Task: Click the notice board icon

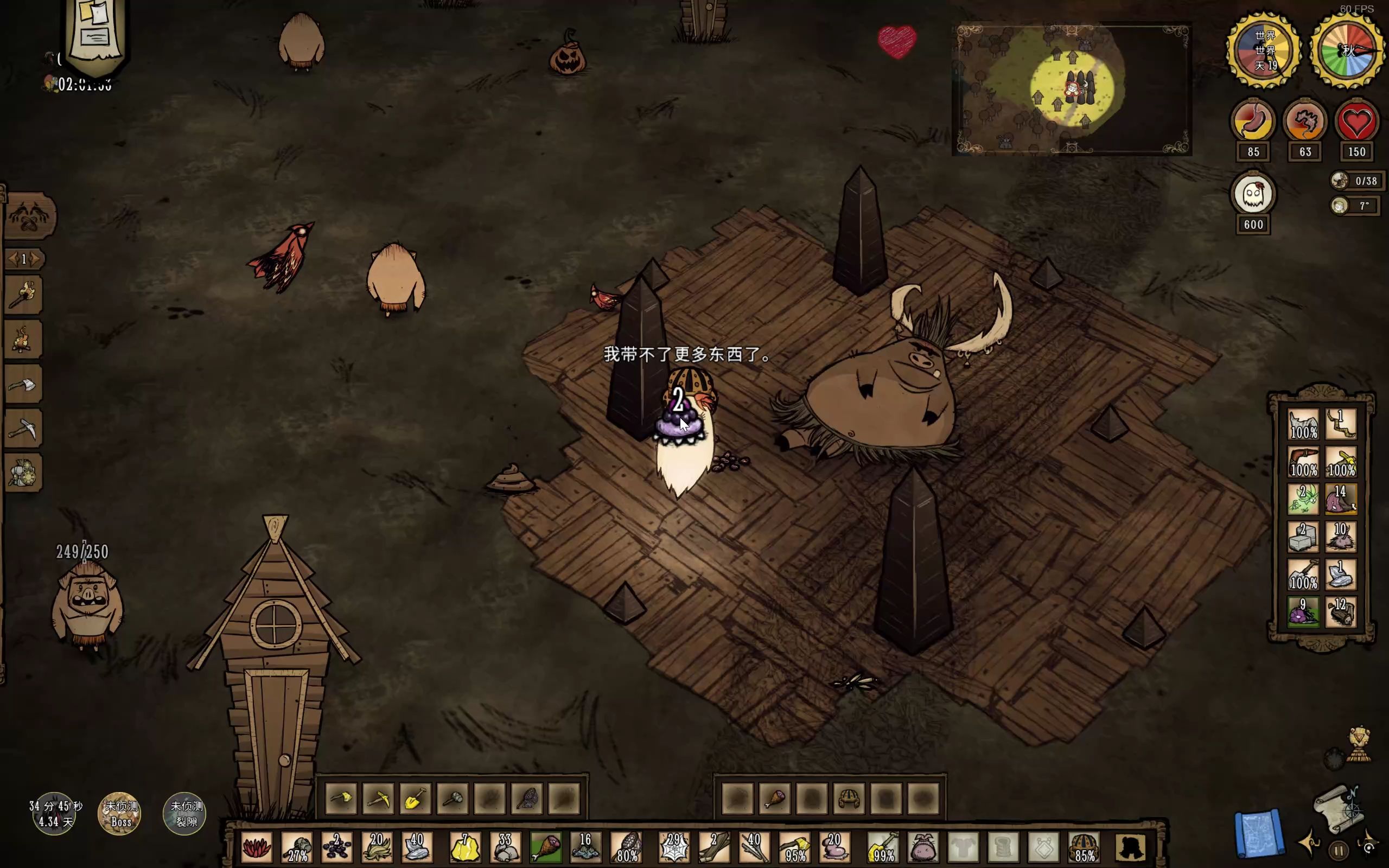Action: (95, 34)
